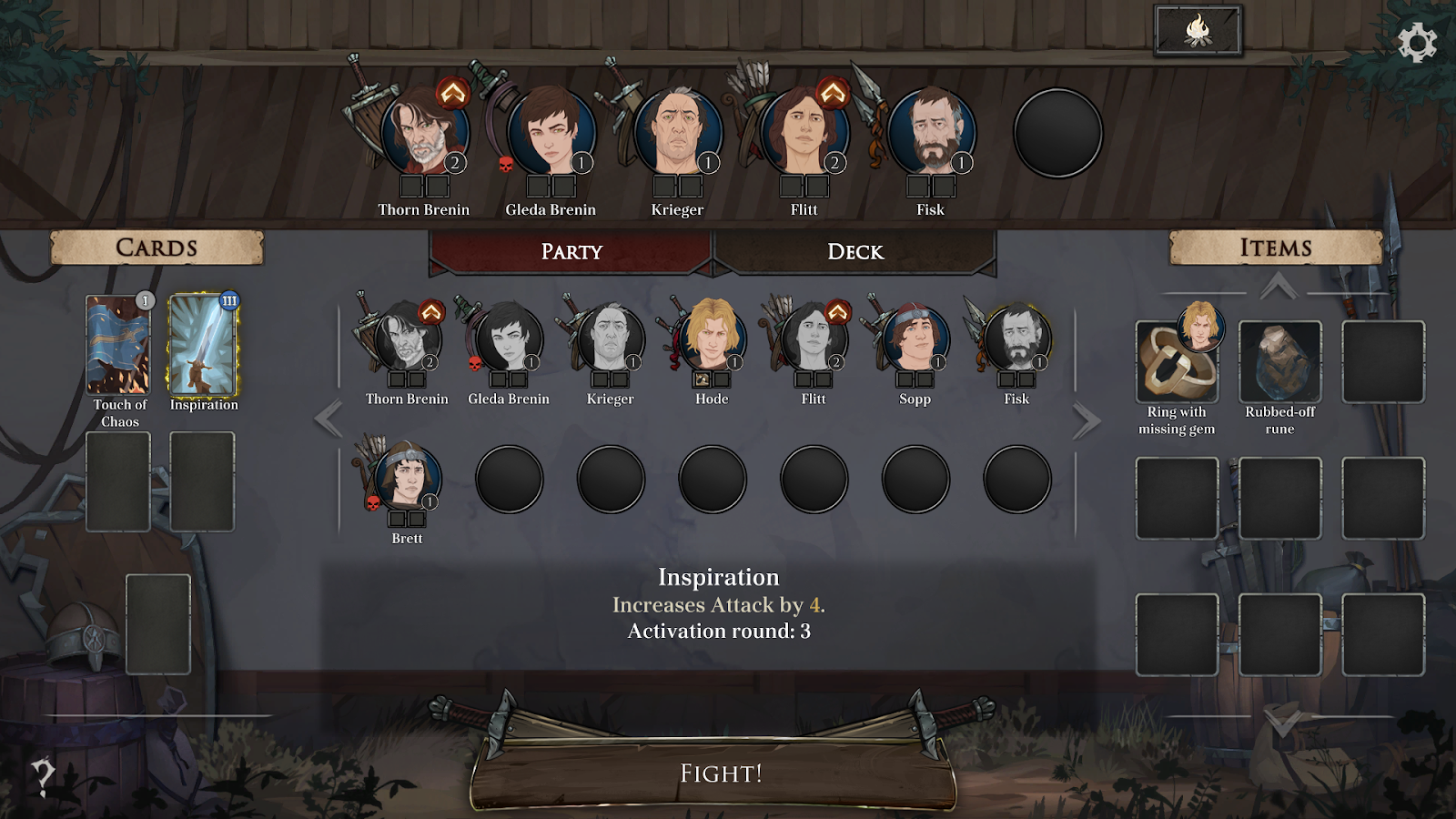Image resolution: width=1456 pixels, height=819 pixels.
Task: Start the battle with the Fight! button
Action: tap(720, 773)
